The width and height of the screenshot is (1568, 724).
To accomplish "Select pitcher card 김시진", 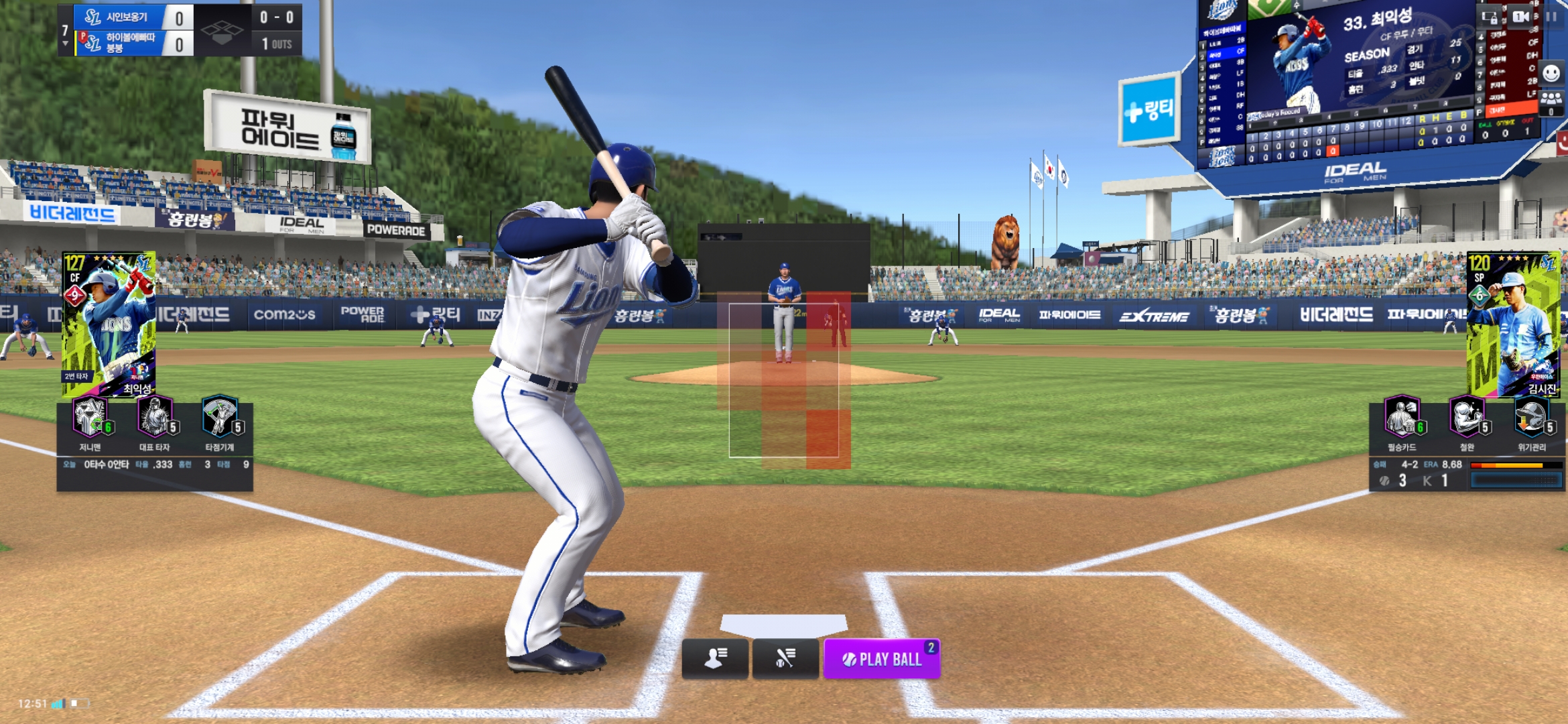I will [1513, 324].
